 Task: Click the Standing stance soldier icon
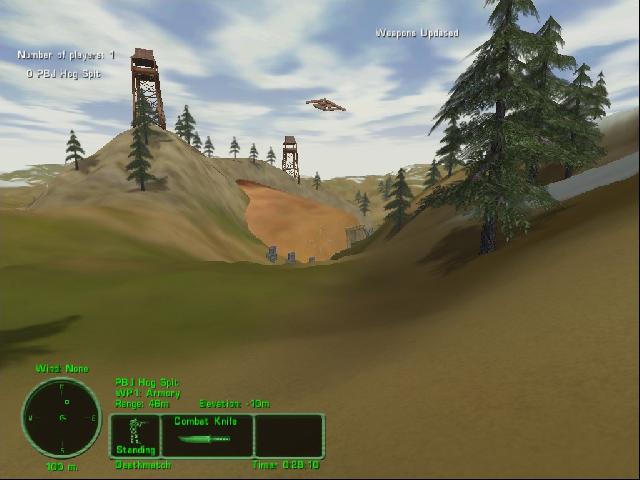135,435
